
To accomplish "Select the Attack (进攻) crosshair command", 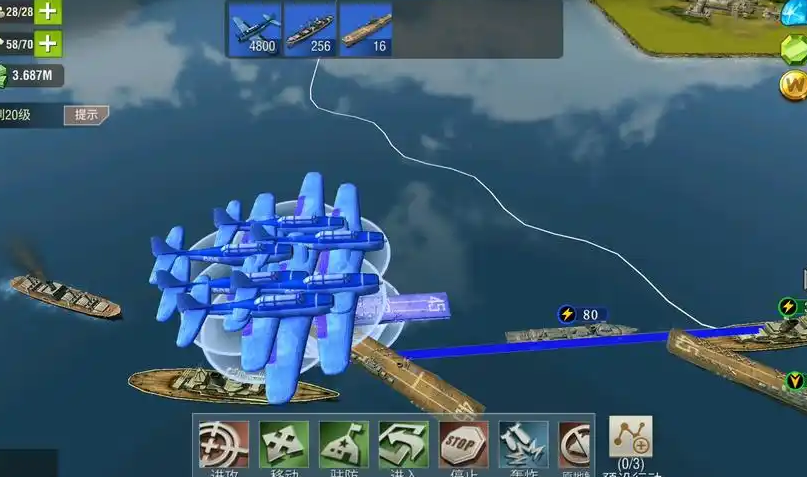I will point(223,444).
